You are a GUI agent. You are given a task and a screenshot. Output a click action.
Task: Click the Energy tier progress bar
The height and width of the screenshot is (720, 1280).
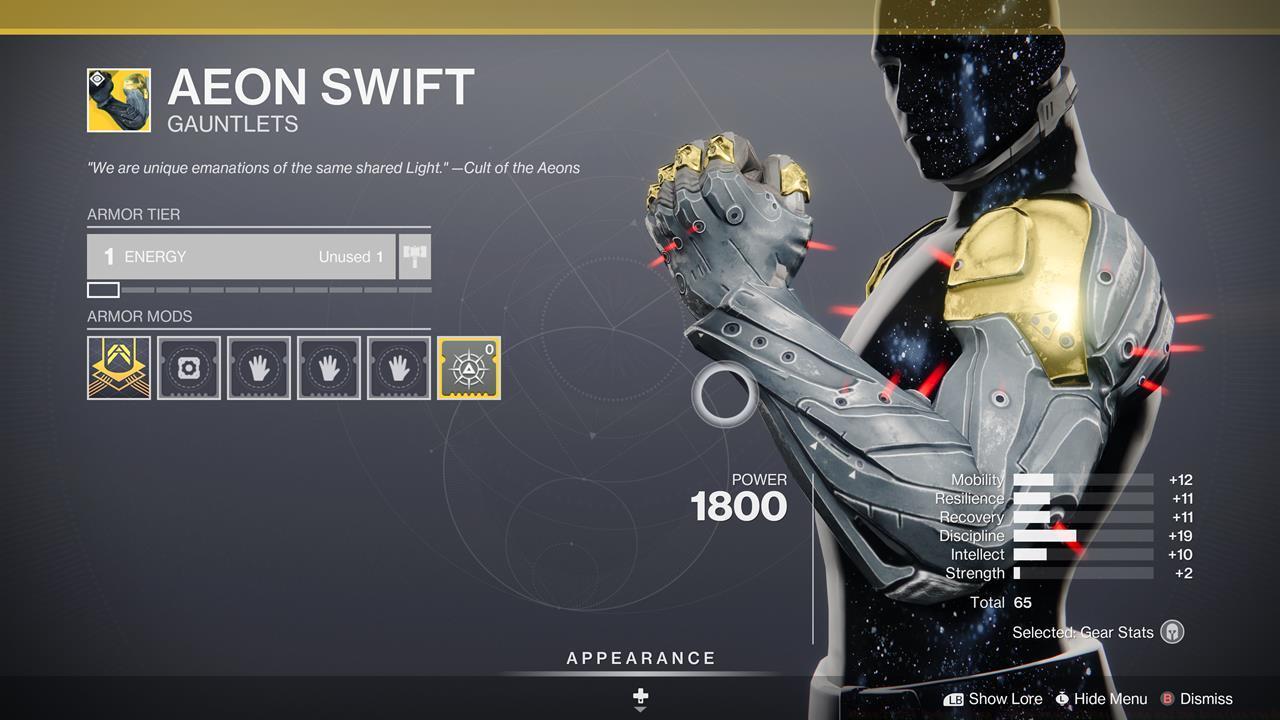coord(260,290)
